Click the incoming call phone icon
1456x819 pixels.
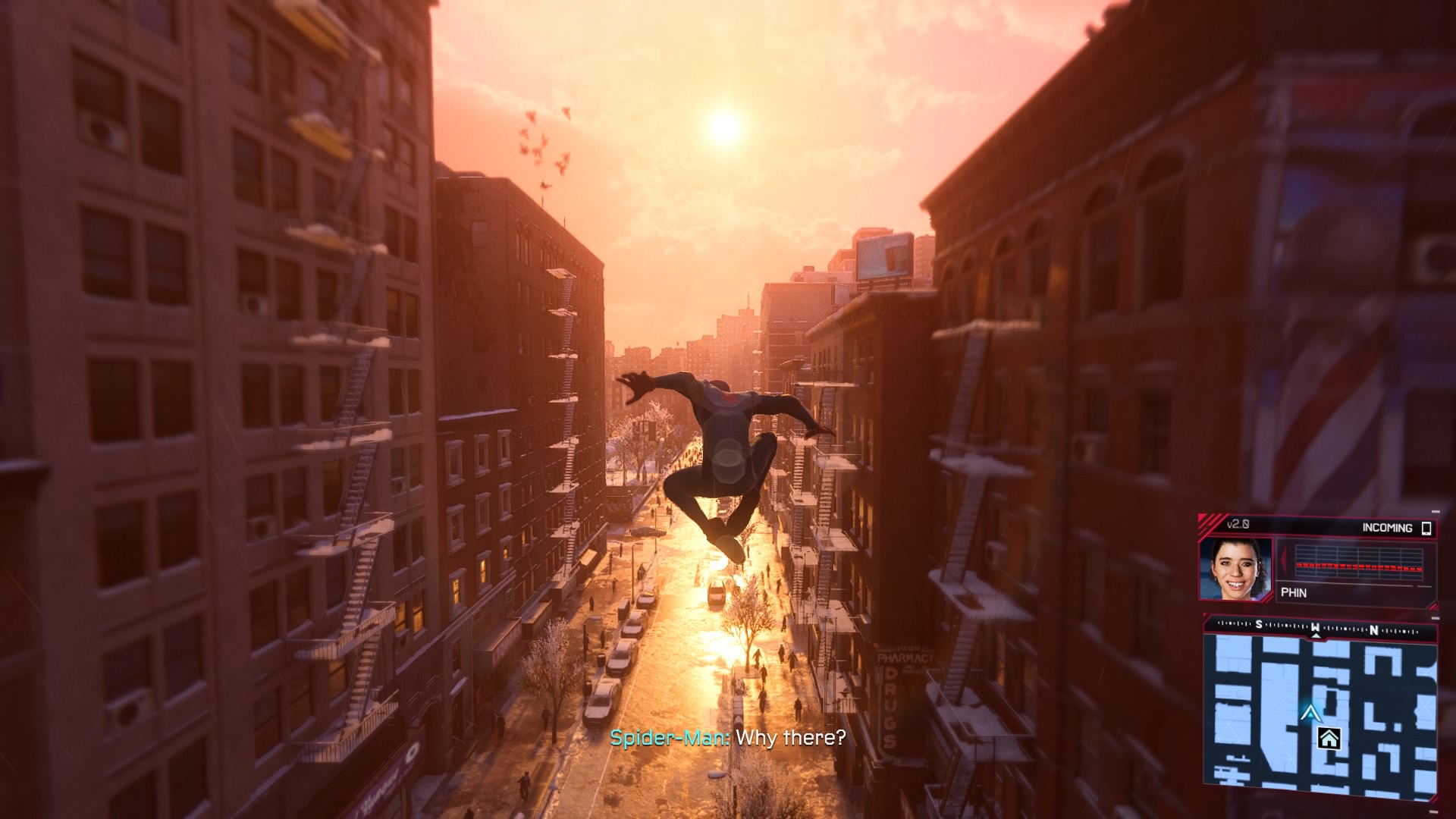tap(1426, 528)
